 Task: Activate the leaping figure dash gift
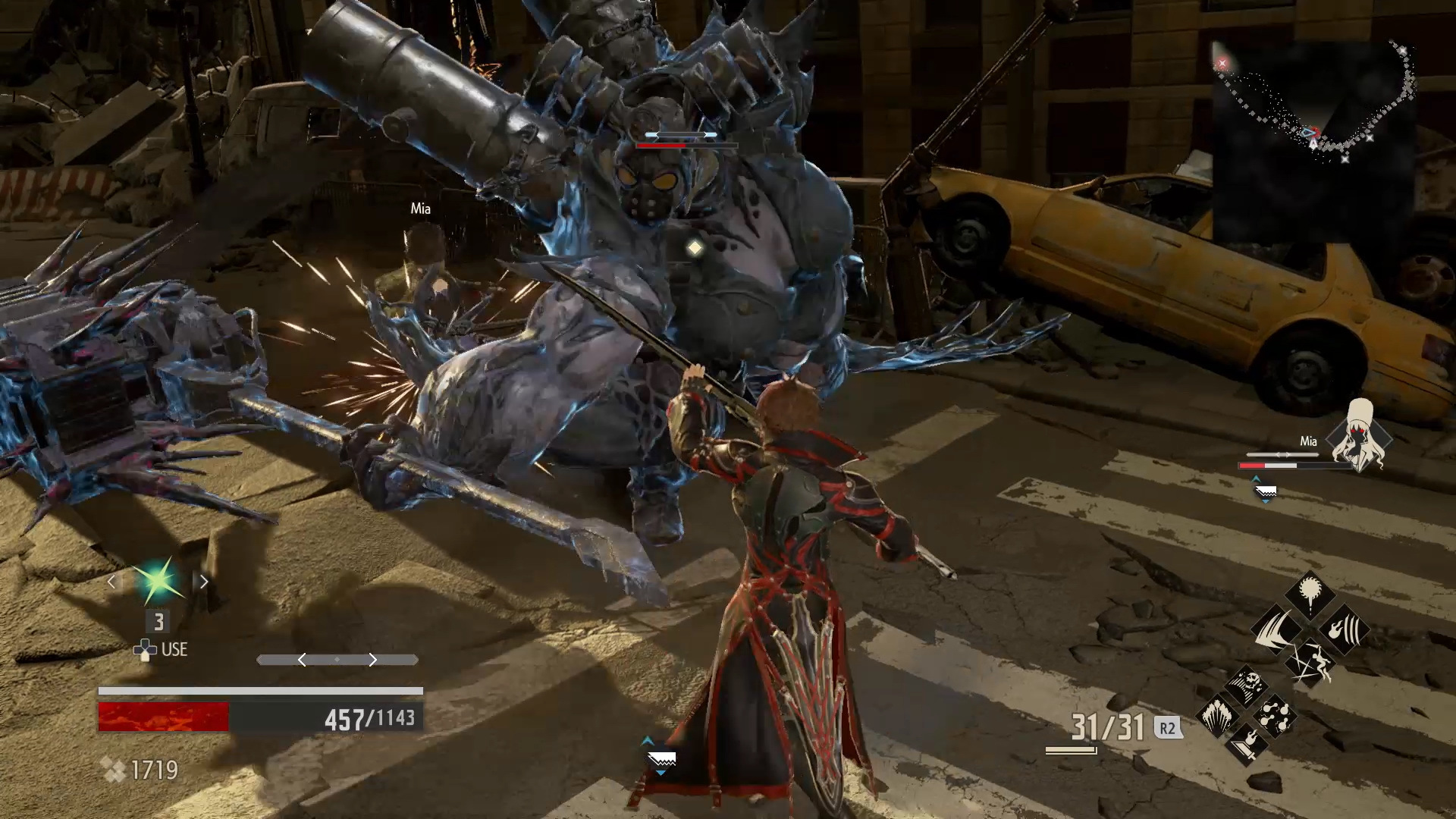[x=1310, y=664]
